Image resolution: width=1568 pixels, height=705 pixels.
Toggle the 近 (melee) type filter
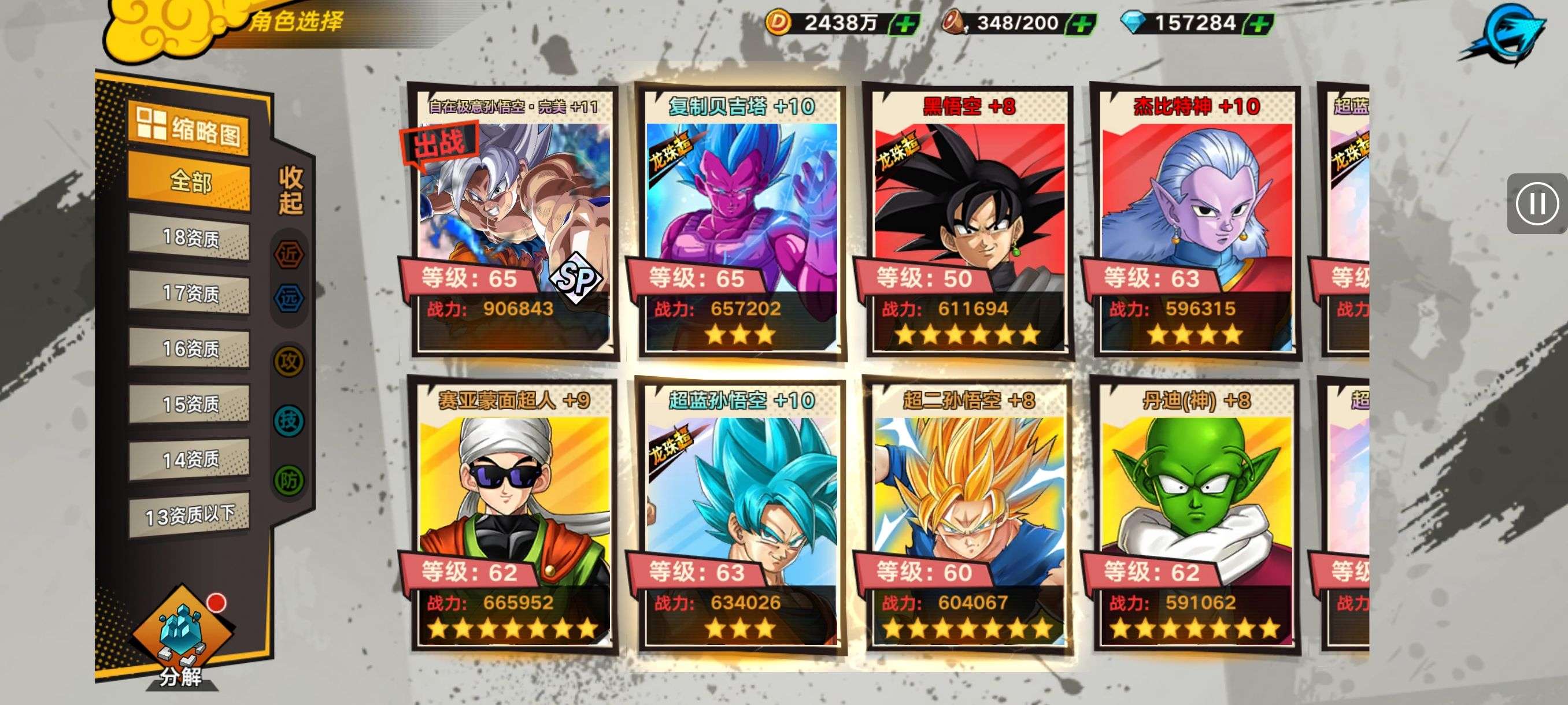click(x=289, y=254)
